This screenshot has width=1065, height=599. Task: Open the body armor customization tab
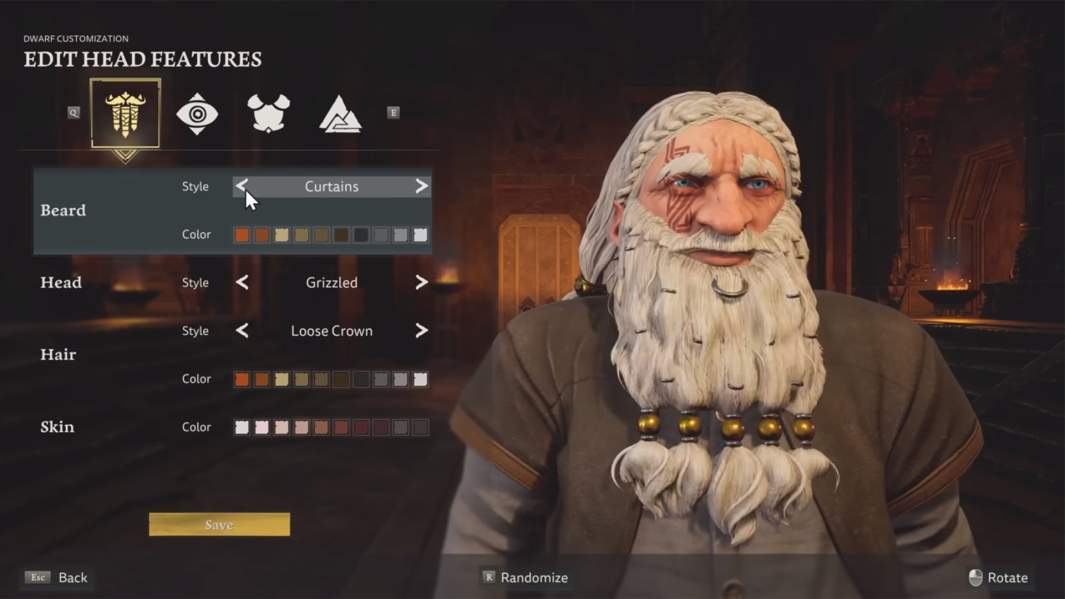click(268, 114)
